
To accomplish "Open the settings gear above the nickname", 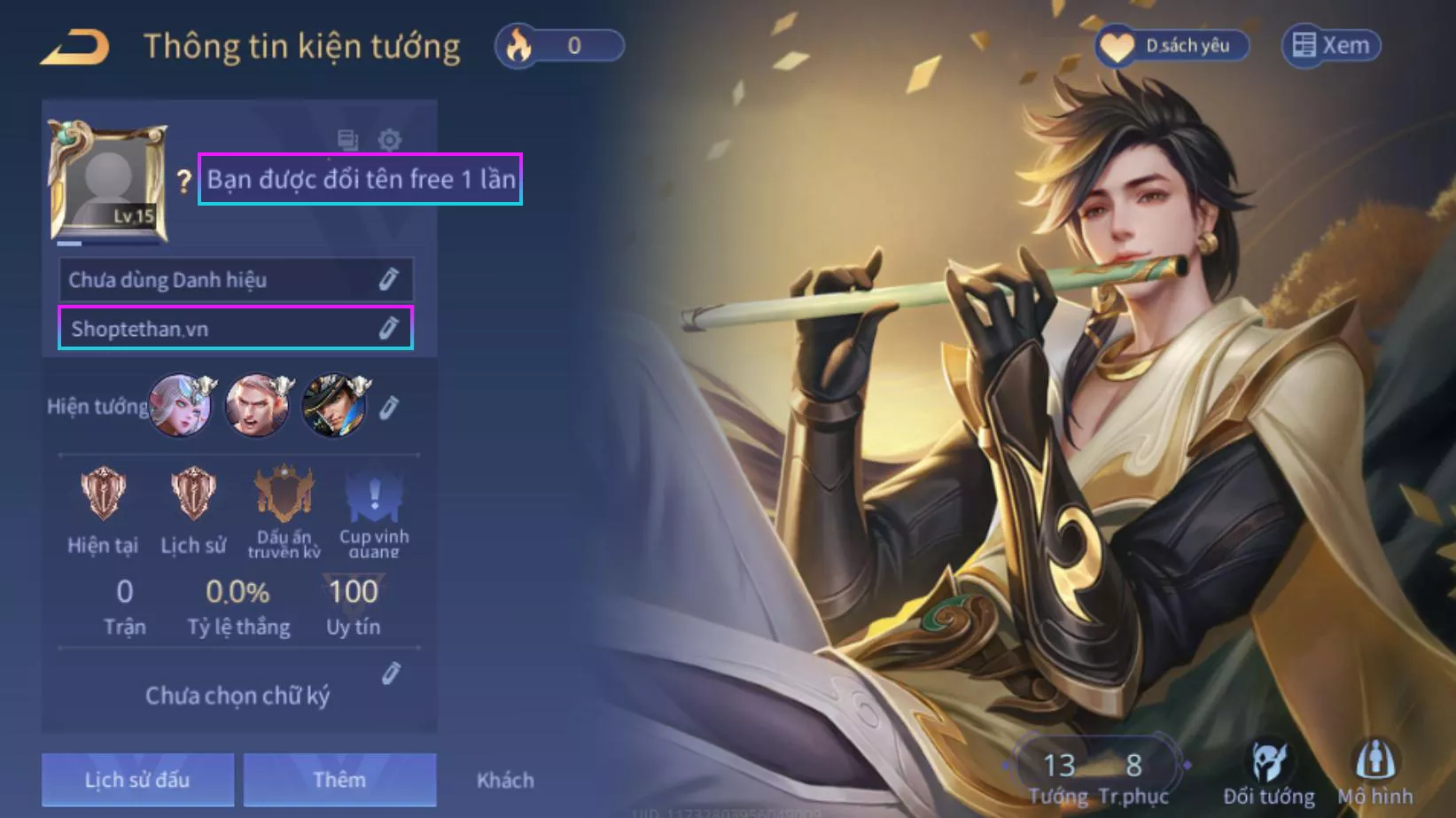I will [x=389, y=139].
